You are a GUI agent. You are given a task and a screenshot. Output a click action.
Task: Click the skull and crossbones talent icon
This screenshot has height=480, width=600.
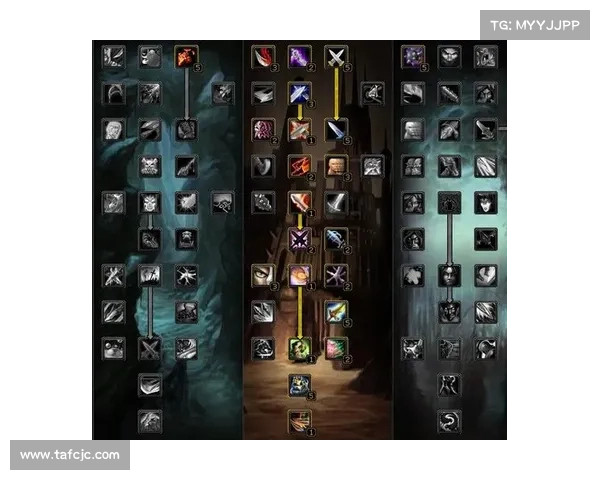[150, 165]
